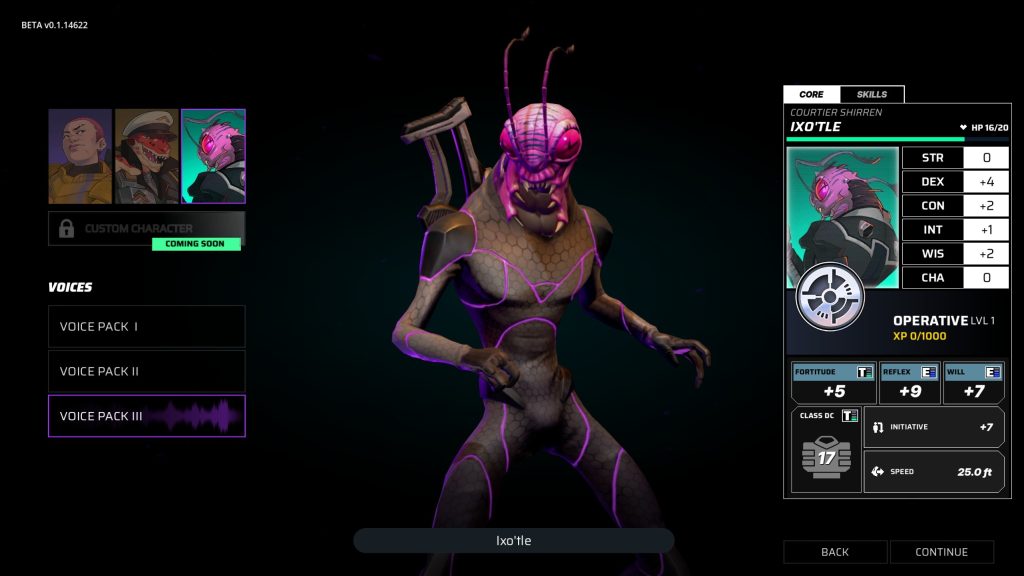
Task: Show the Will save box details
Action: (x=973, y=383)
